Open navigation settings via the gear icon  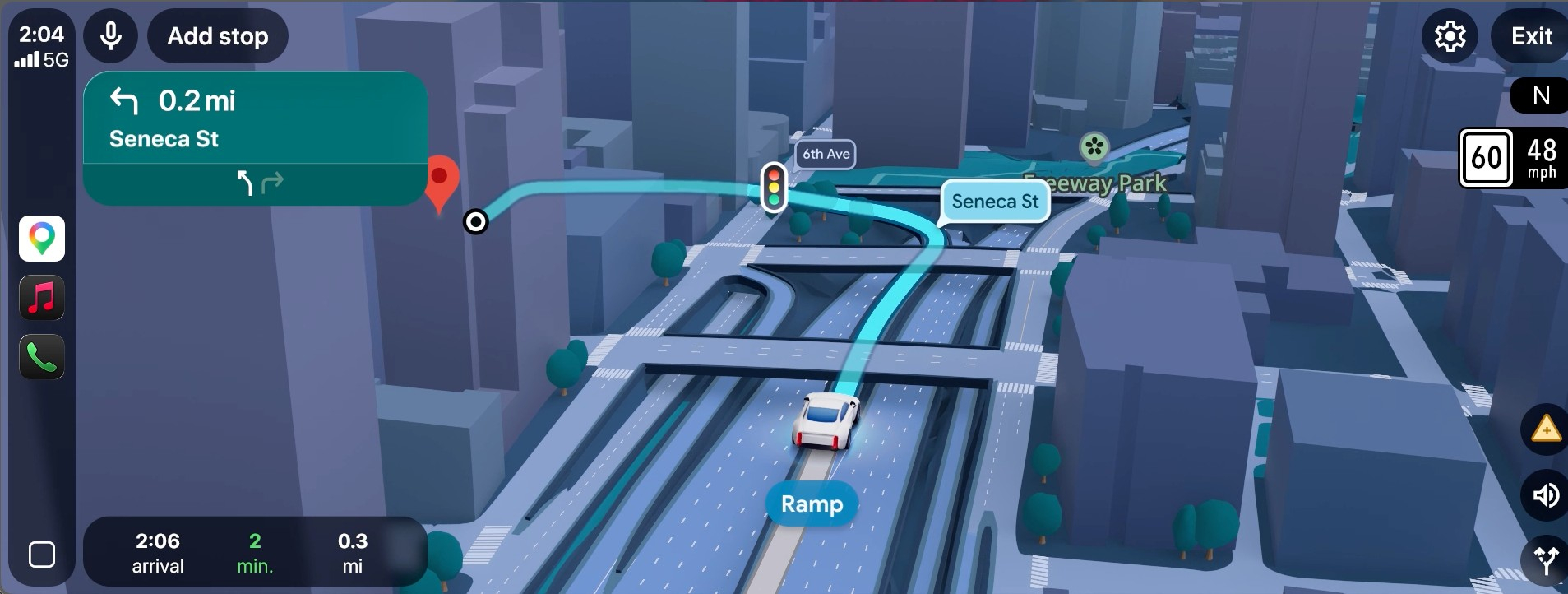pyautogui.click(x=1450, y=35)
